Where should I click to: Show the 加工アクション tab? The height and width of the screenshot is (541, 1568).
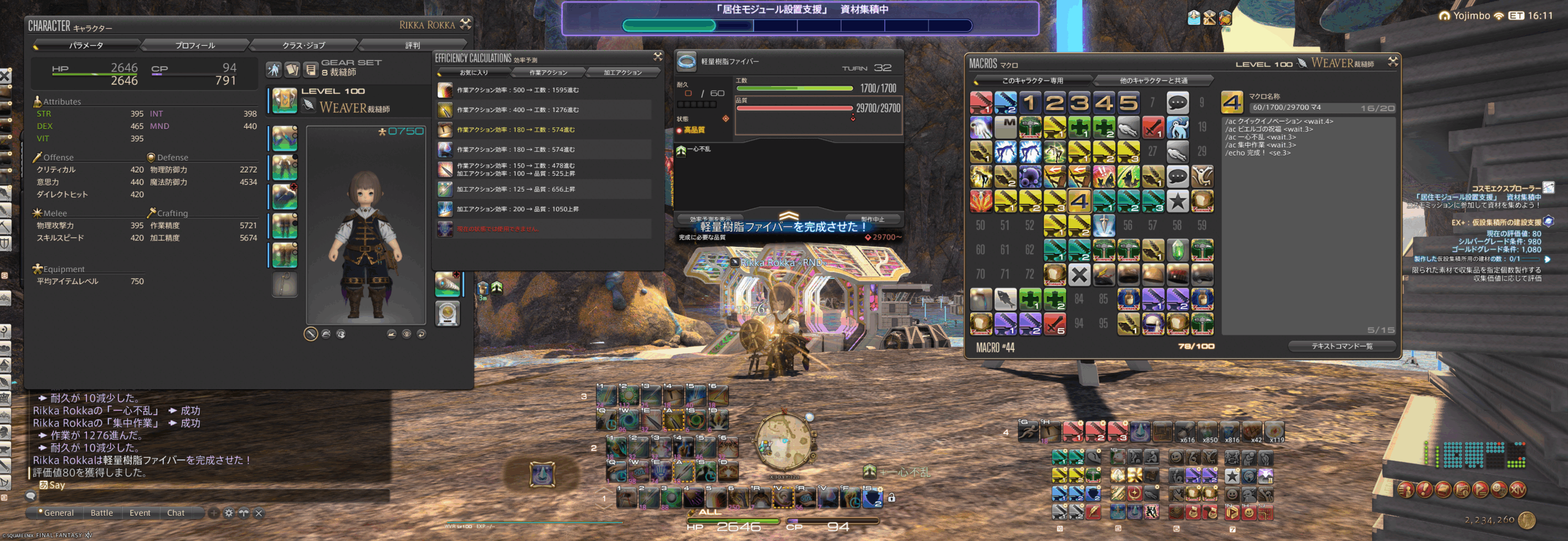[622, 73]
